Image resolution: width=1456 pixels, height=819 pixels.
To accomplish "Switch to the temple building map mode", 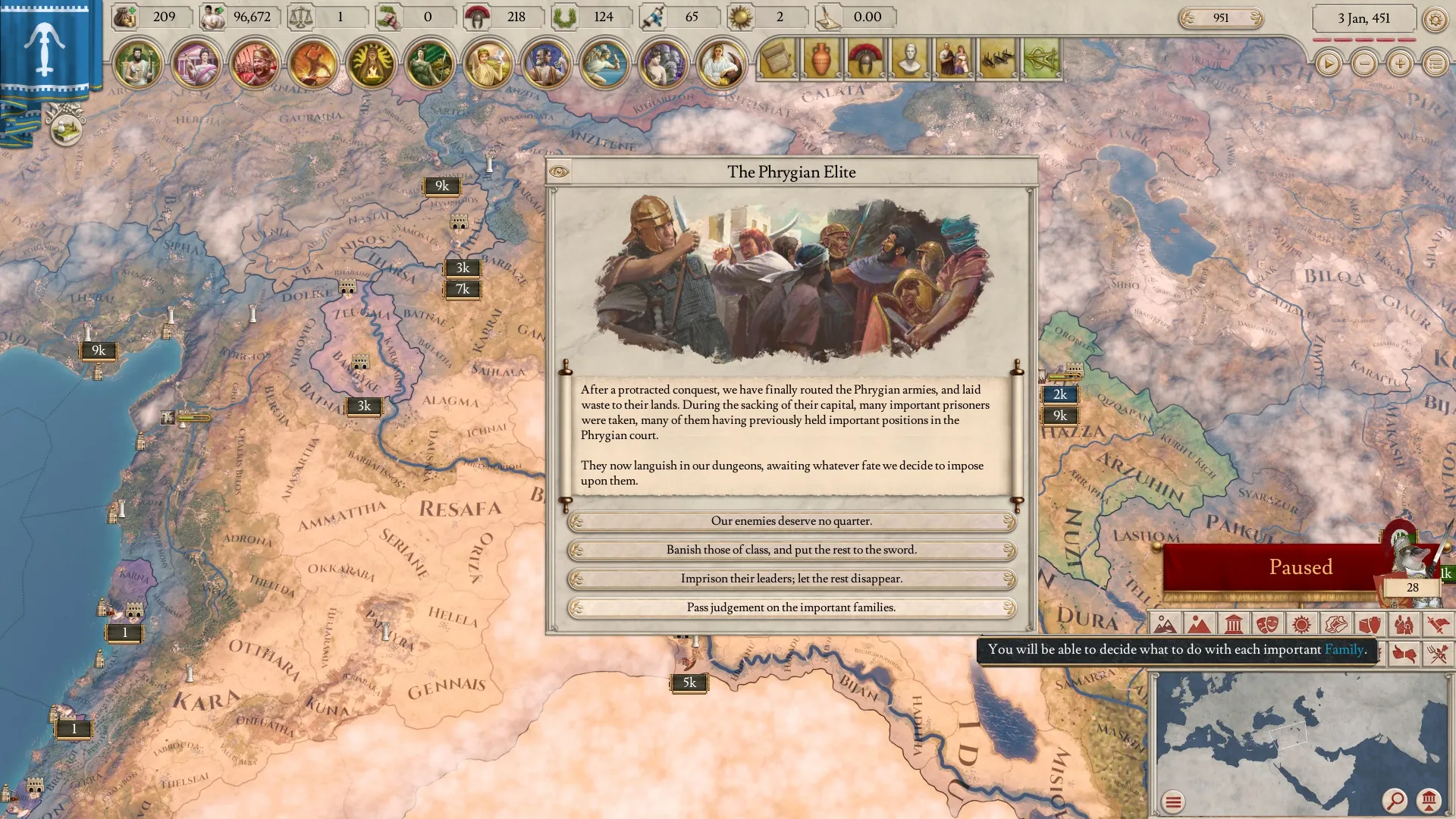I will 1233,625.
